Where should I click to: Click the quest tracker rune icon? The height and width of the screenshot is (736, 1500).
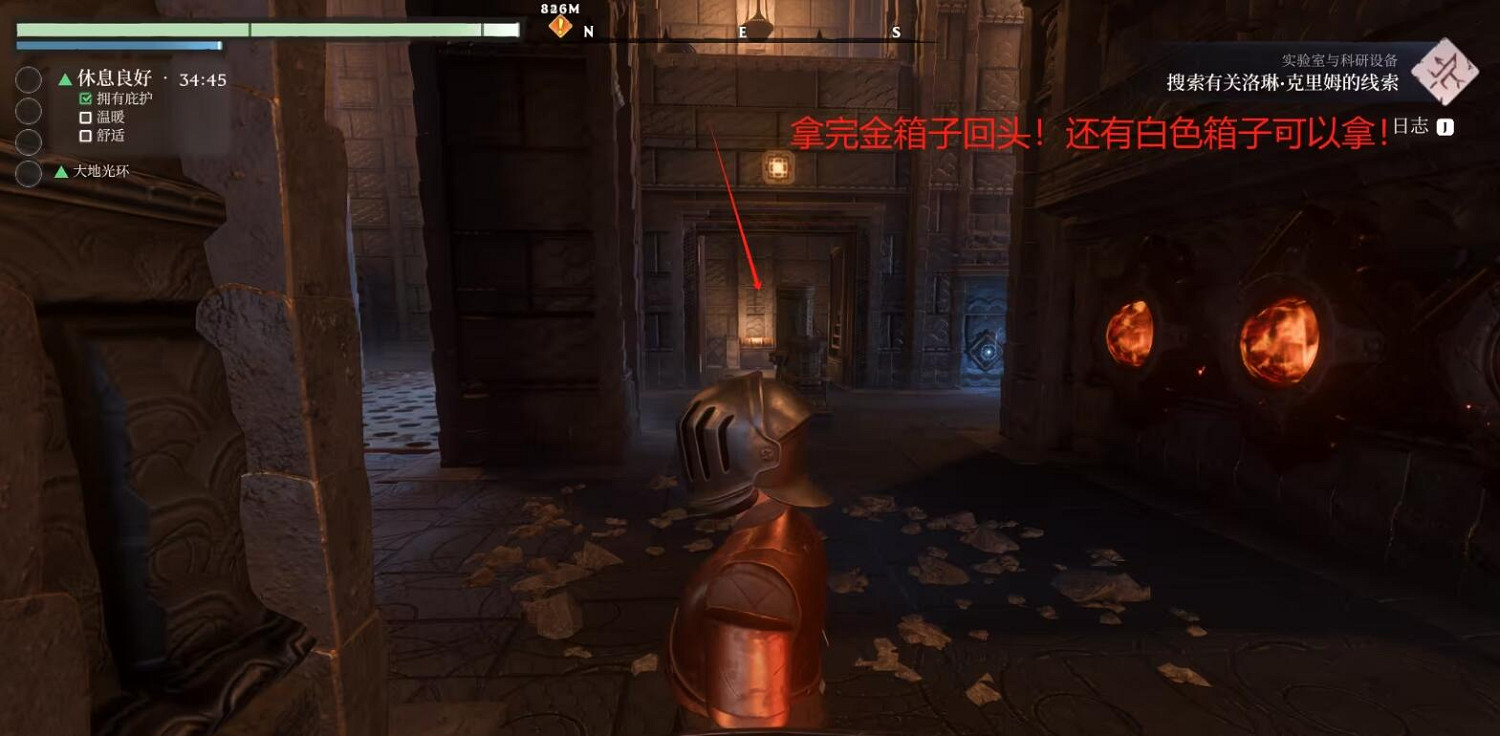[x=1446, y=73]
